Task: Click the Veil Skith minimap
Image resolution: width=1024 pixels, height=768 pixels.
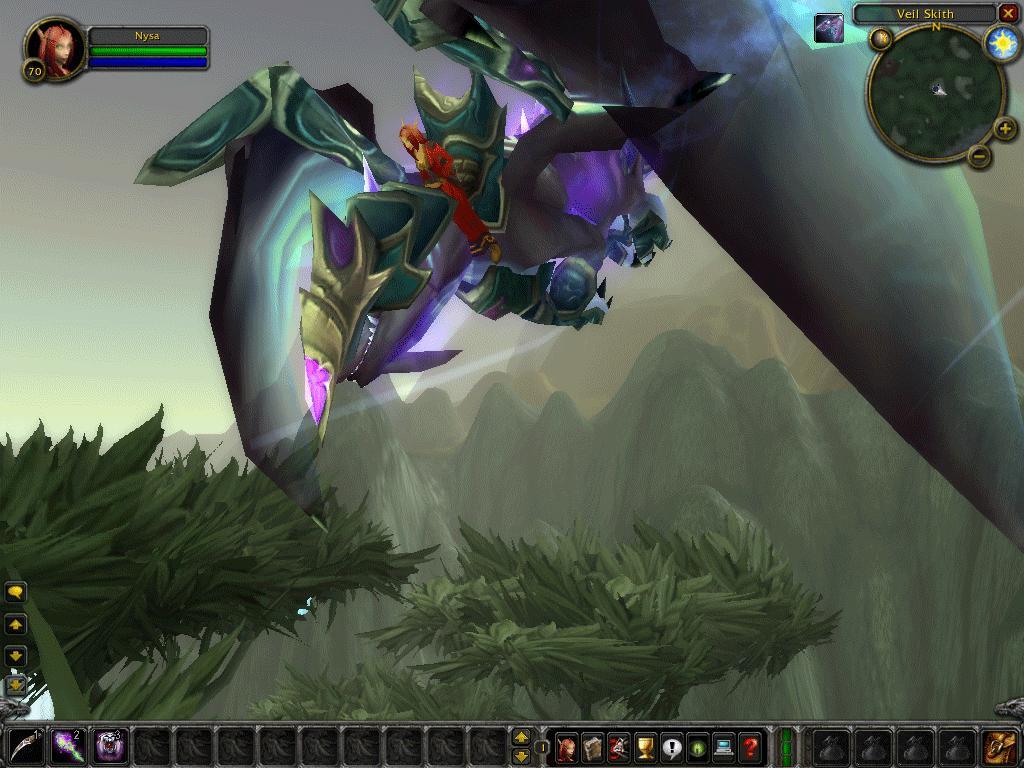Action: tap(936, 92)
